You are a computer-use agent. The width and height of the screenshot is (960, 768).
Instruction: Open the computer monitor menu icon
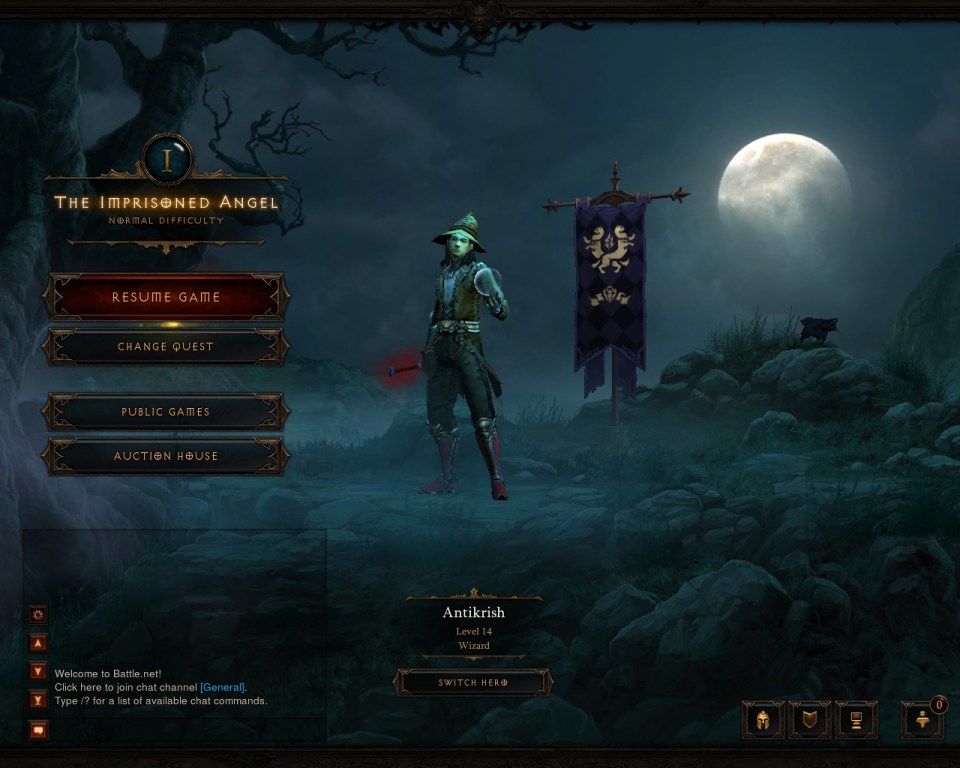[x=856, y=719]
